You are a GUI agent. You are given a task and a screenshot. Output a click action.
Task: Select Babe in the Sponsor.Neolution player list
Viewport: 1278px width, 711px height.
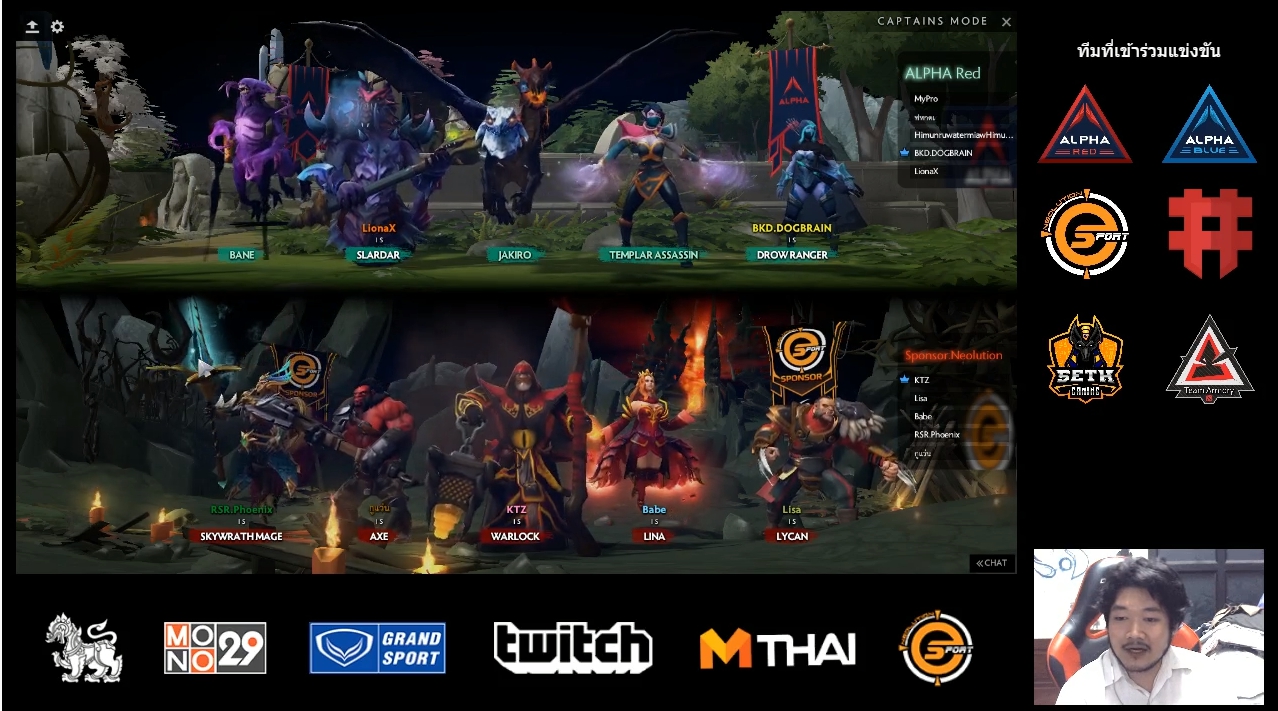pos(922,416)
